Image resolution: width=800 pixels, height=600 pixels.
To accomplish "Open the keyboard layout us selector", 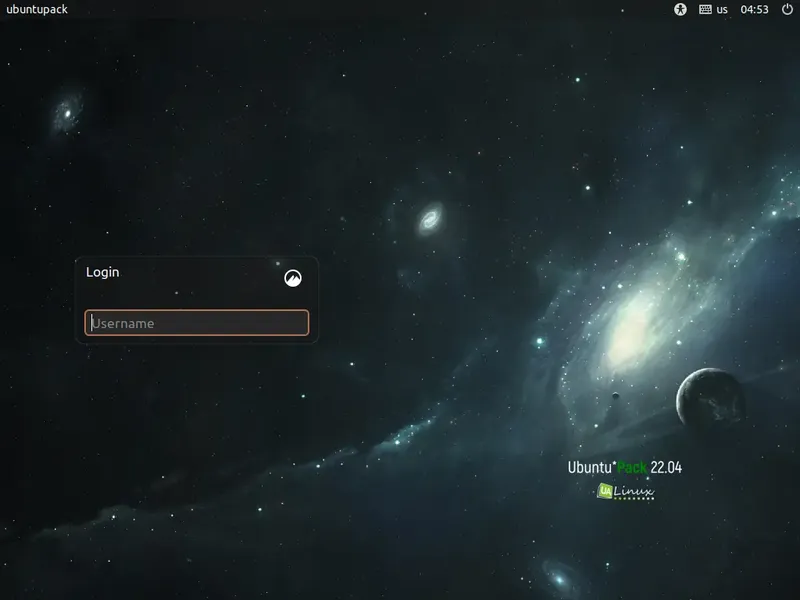I will [x=713, y=9].
